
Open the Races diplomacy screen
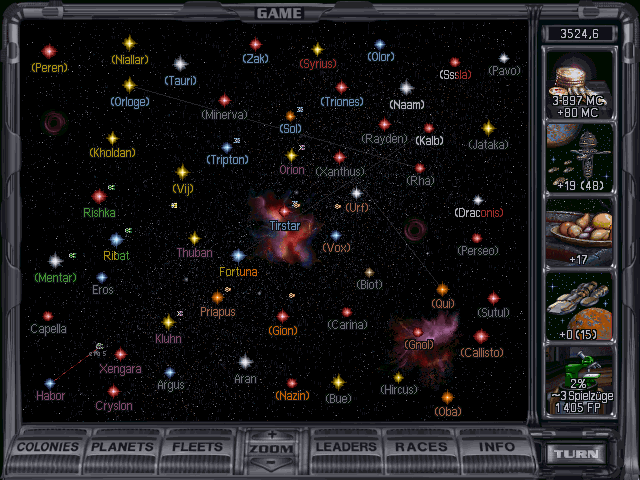421,447
